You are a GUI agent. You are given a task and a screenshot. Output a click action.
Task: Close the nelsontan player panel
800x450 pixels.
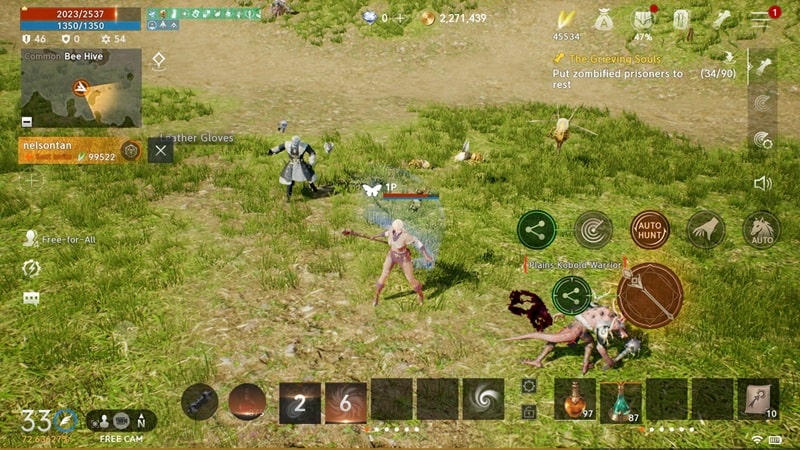point(161,151)
